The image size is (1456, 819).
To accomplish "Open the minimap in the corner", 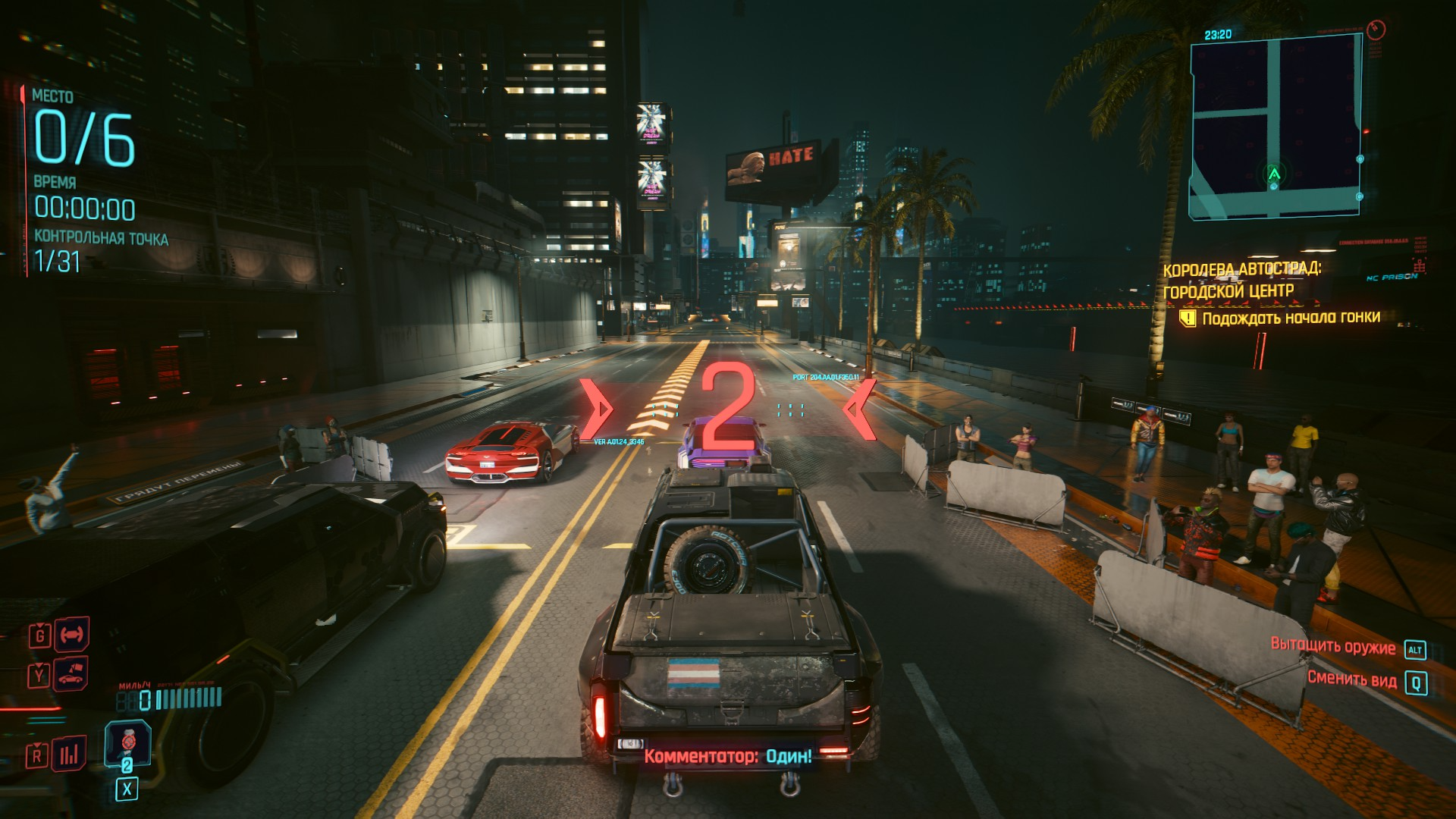I will [x=1274, y=127].
